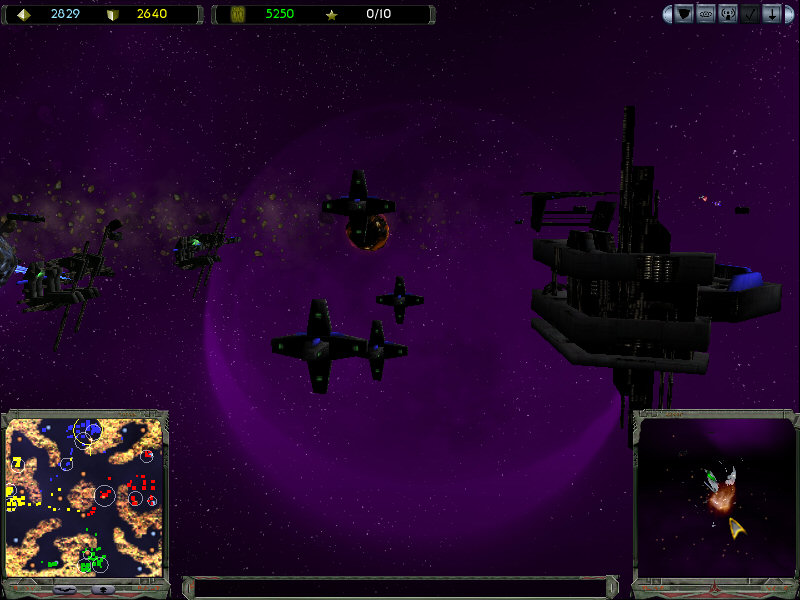Activate the down-arrow button in the top bar

772,14
